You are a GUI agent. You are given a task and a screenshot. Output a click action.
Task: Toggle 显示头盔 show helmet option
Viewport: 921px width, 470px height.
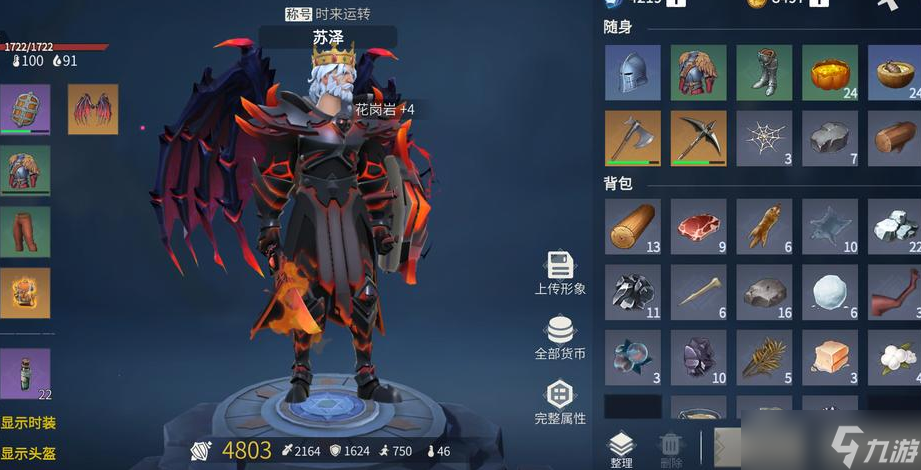28,454
